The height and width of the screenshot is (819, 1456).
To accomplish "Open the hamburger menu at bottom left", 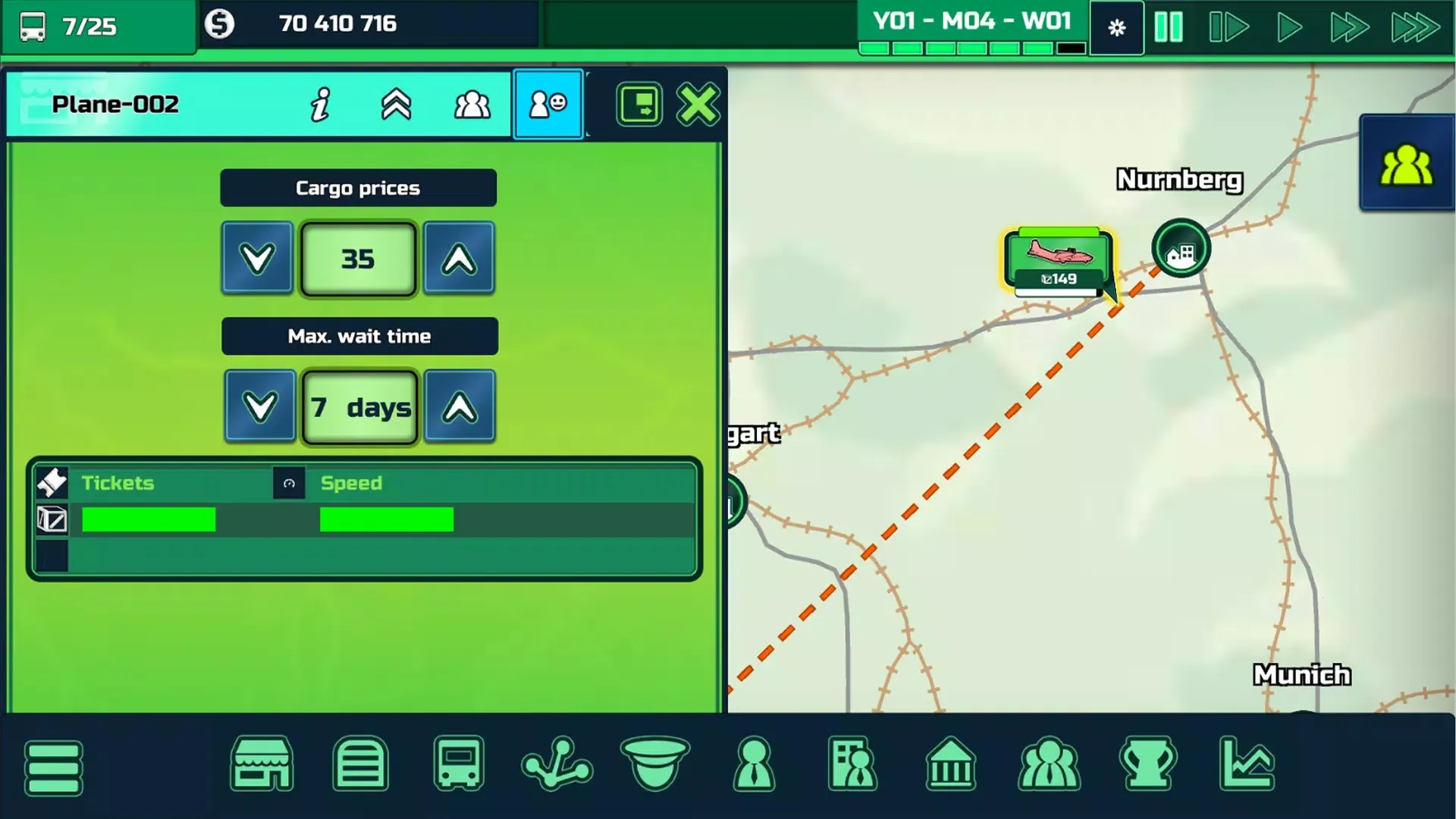I will [x=53, y=767].
